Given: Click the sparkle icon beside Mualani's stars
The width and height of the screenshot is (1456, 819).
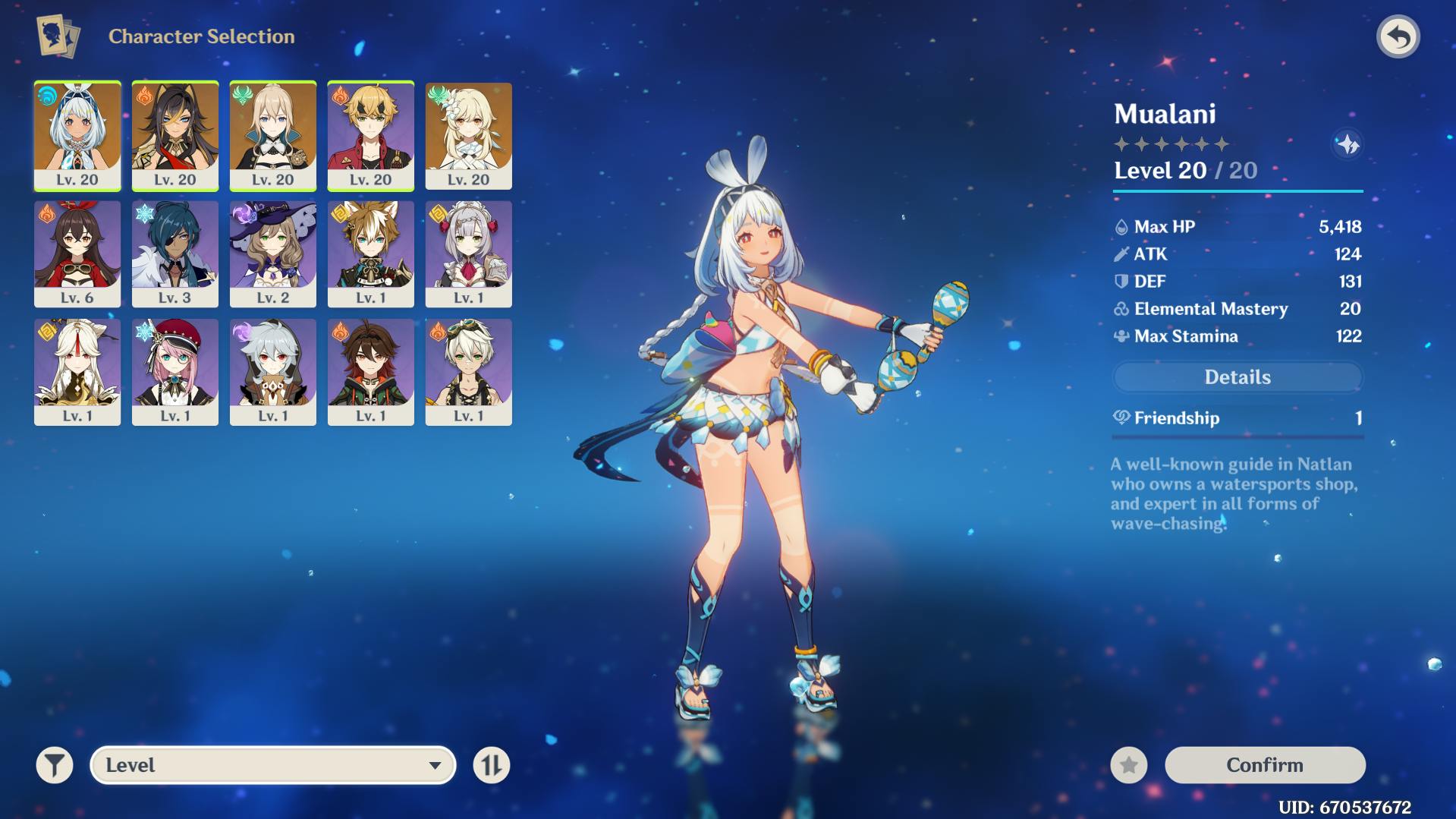Looking at the screenshot, I should click(1348, 144).
